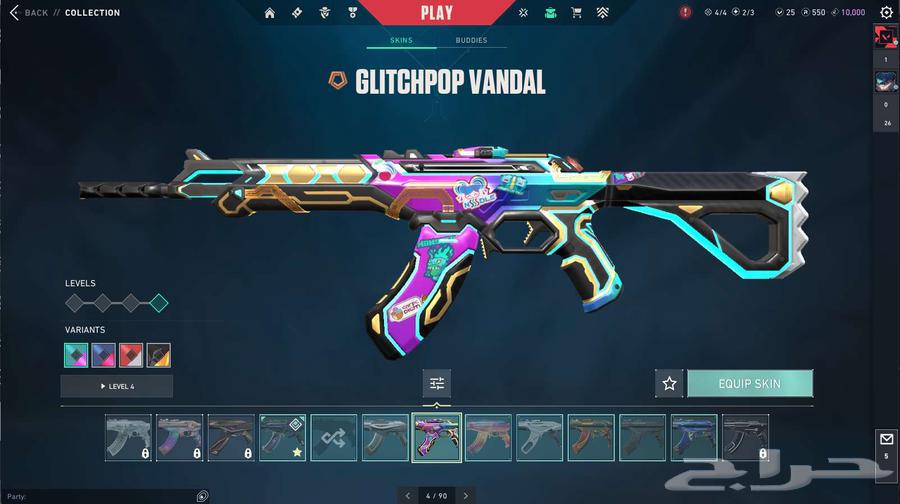900x504 pixels.
Task: Switch to the Buddies tab
Action: tap(471, 41)
